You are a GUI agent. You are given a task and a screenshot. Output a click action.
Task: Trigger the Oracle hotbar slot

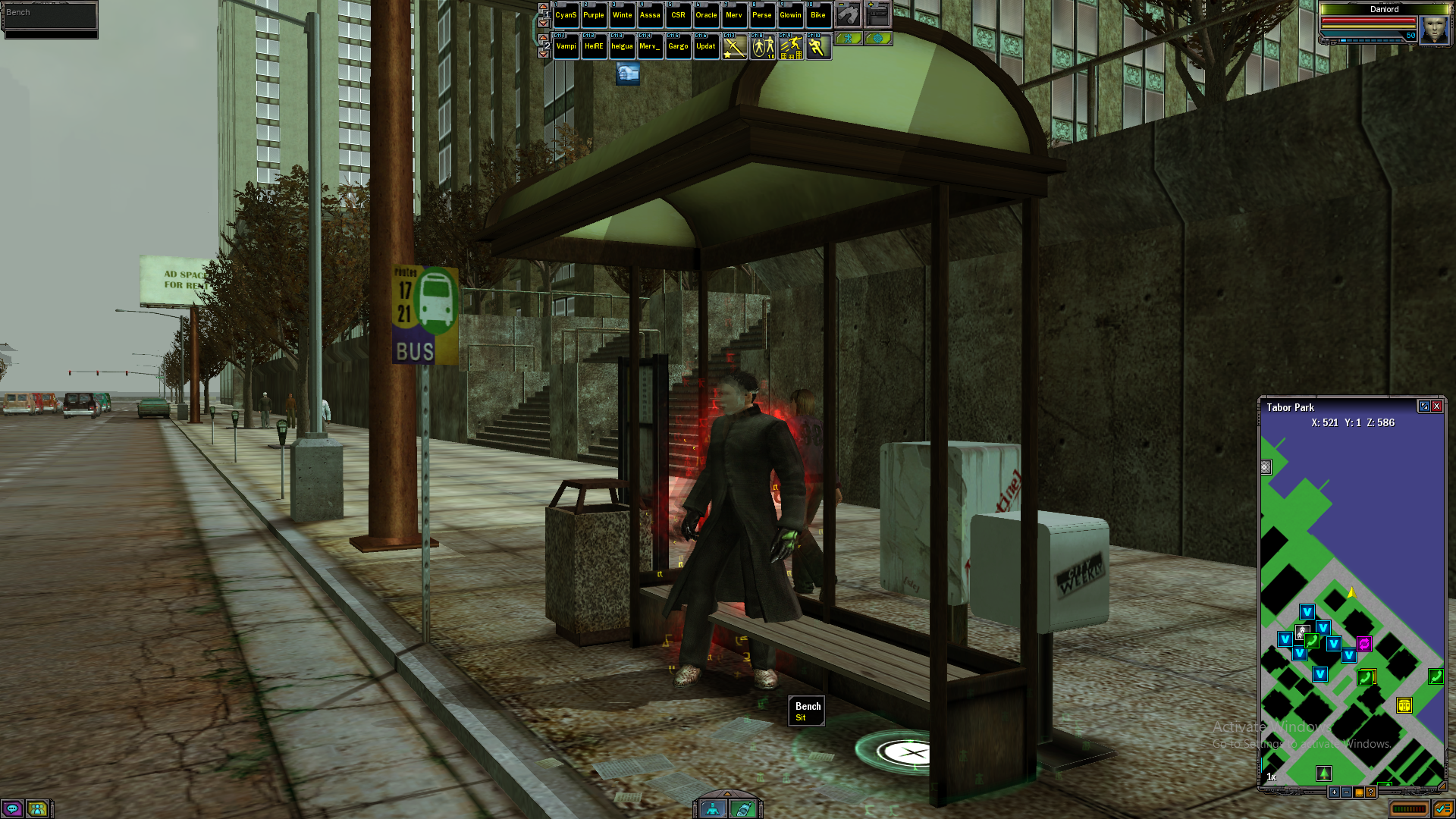point(706,15)
